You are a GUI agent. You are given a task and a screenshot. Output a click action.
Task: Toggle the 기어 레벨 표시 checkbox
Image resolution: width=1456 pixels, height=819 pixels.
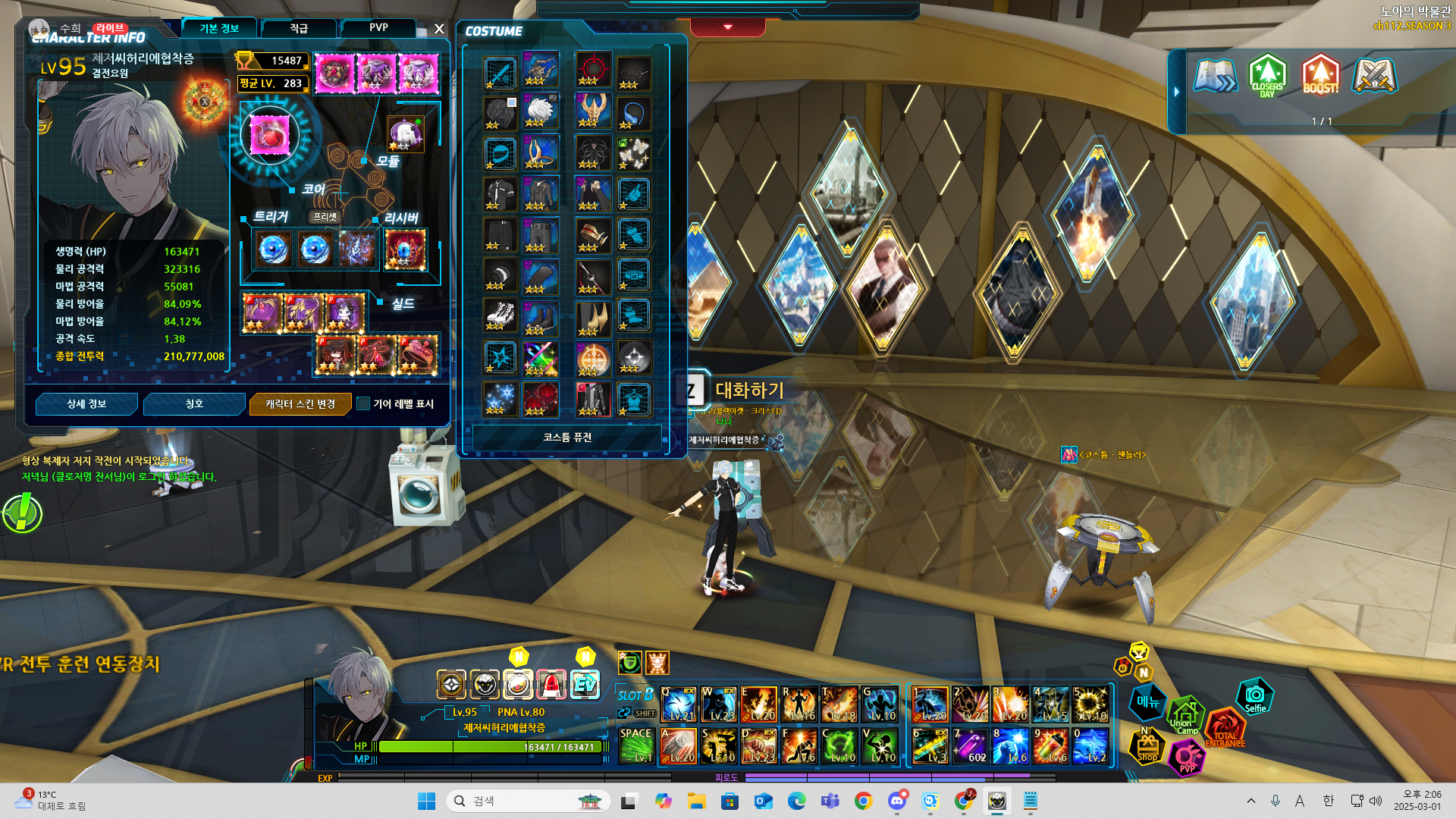point(364,404)
